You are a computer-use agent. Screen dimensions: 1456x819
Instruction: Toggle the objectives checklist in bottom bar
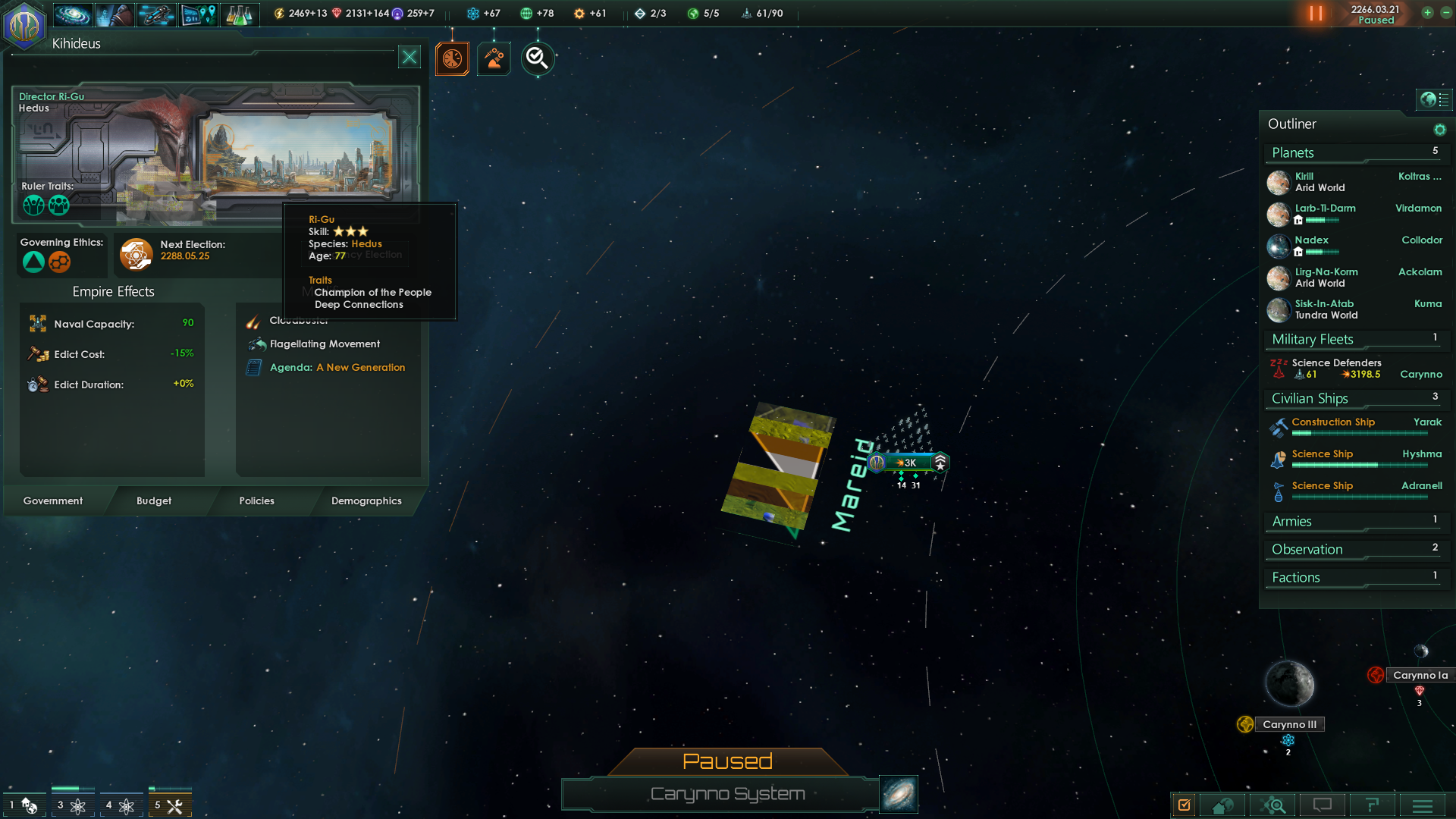(1185, 805)
